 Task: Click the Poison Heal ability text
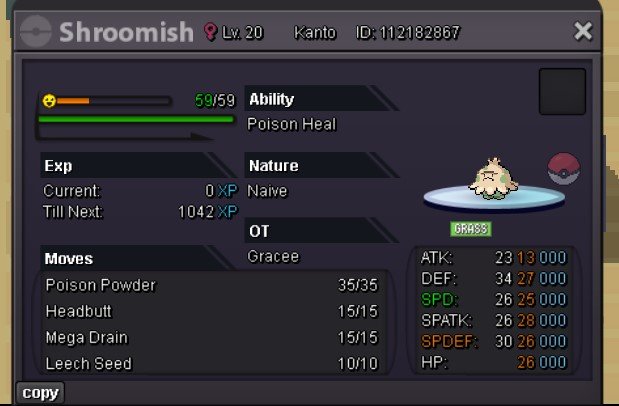pos(292,125)
